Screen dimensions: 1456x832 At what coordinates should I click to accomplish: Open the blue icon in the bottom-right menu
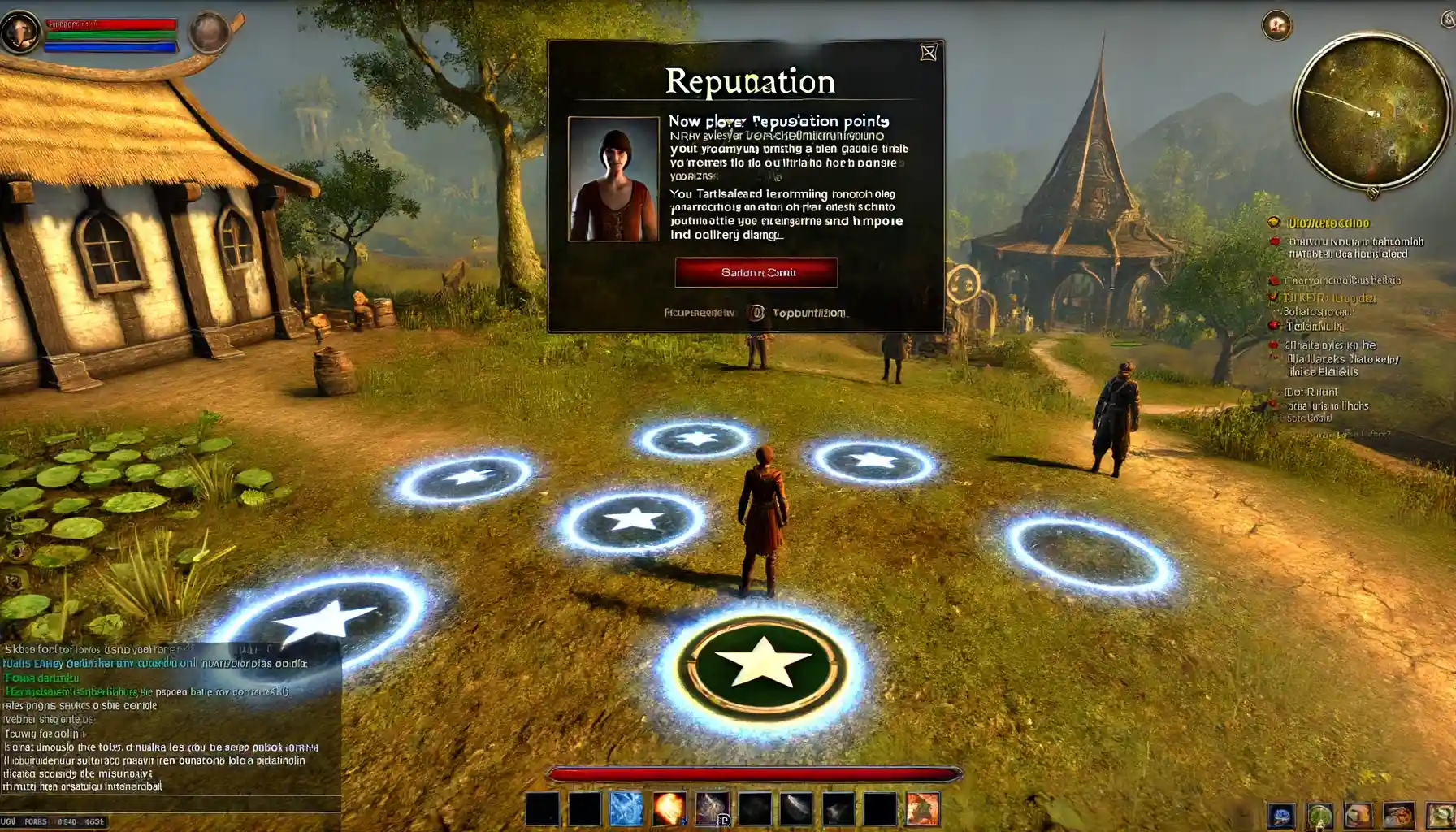(x=1280, y=816)
